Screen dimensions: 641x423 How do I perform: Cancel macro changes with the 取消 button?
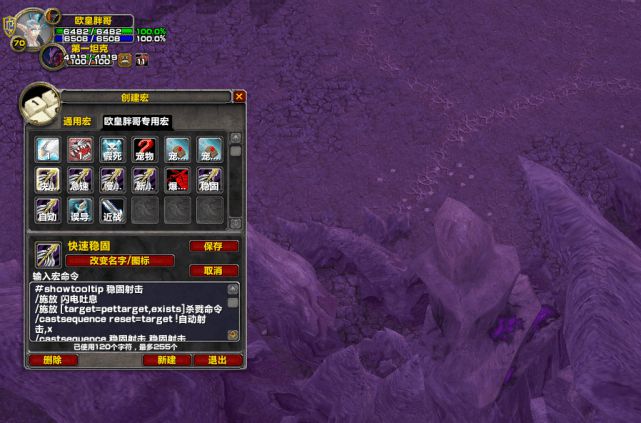coord(213,270)
